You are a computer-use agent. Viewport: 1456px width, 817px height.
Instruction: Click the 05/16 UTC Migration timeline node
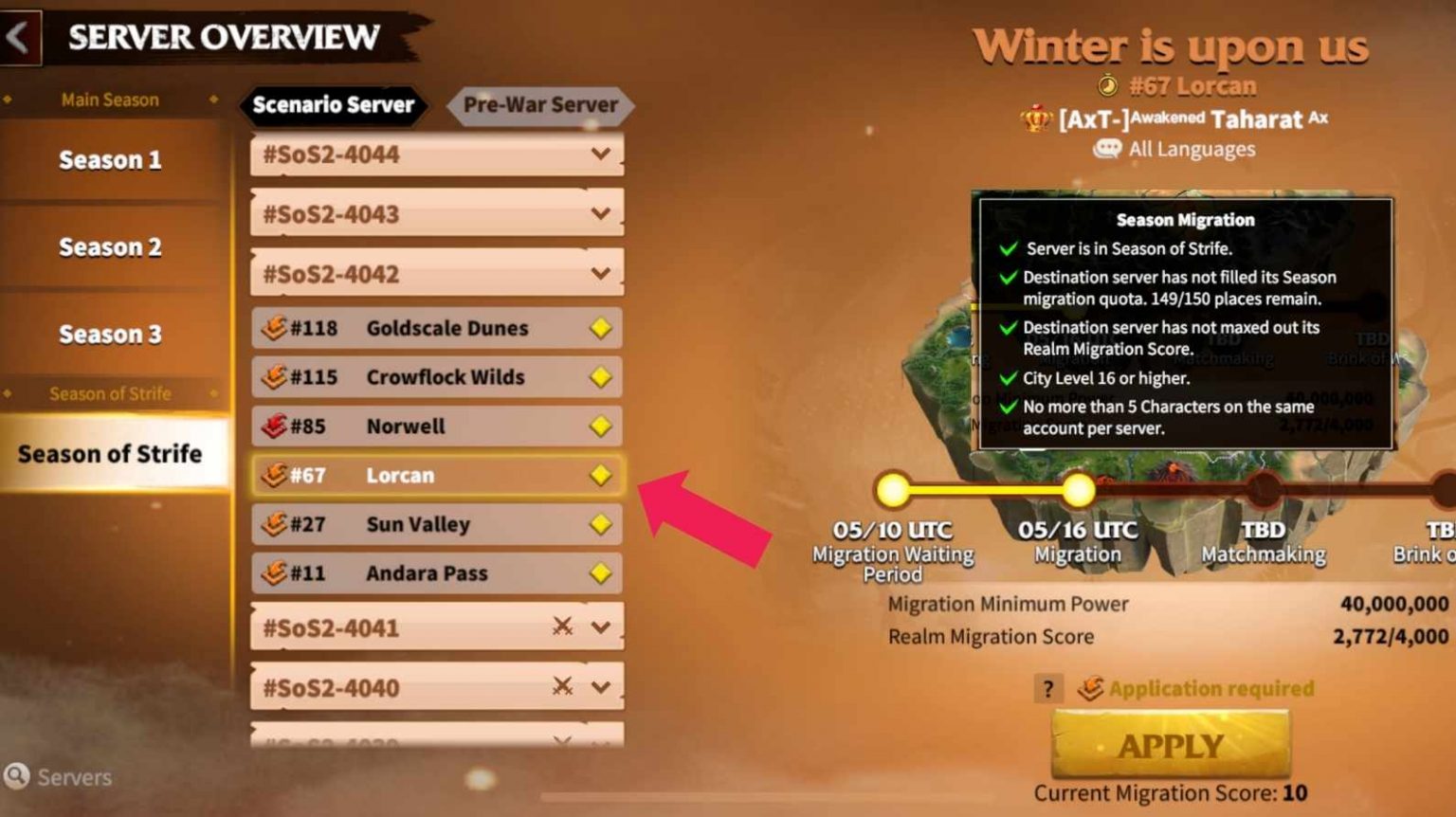1081,491
